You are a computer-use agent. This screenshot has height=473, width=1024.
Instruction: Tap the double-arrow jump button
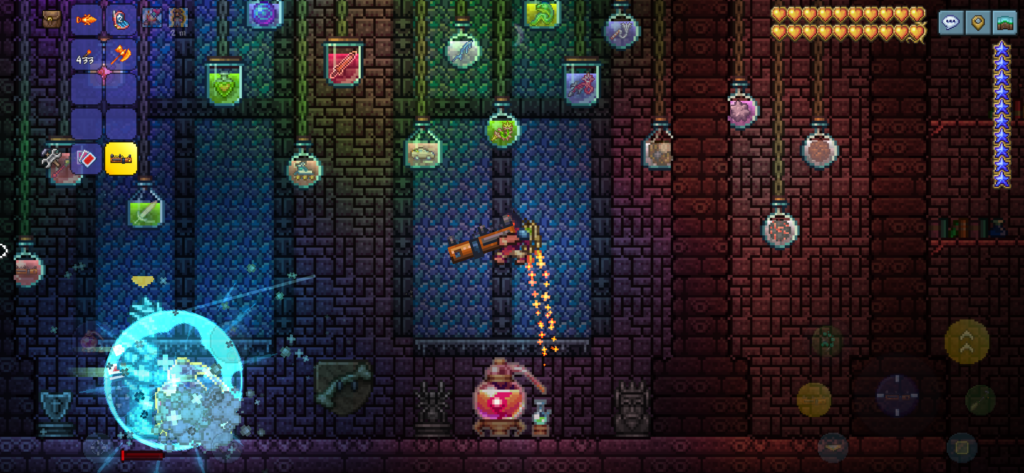tap(966, 342)
